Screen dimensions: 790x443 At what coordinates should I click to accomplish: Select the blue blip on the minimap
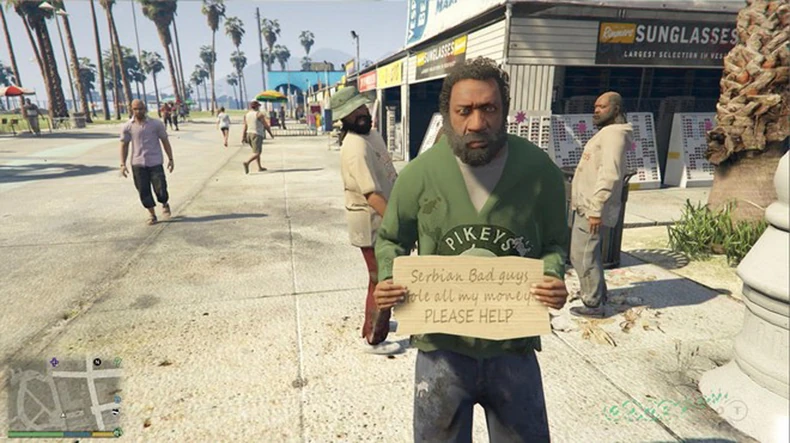pyautogui.click(x=117, y=399)
